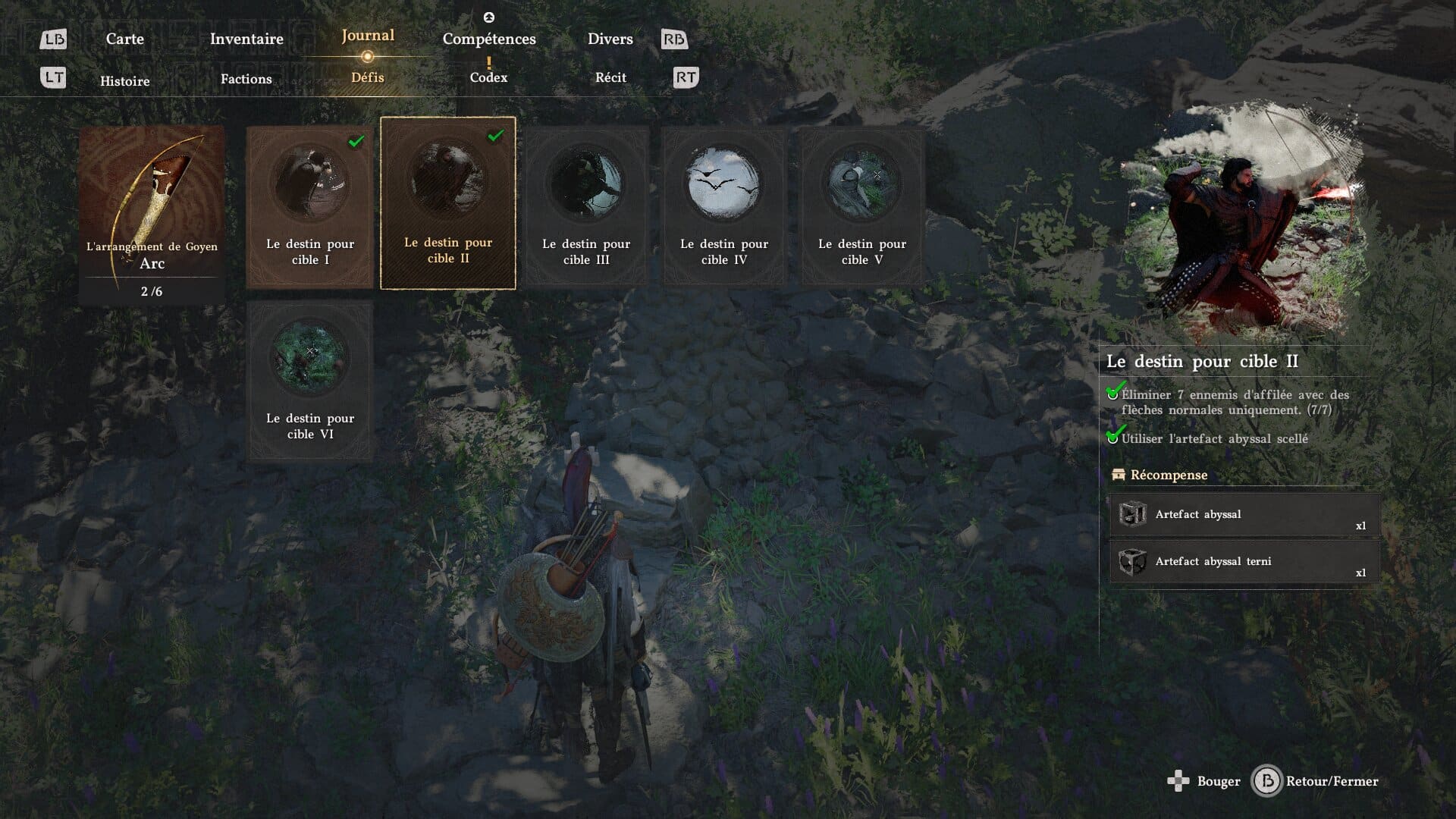The image size is (1456, 819).
Task: Choose the Le destin pour cible I challenge
Action: (310, 207)
